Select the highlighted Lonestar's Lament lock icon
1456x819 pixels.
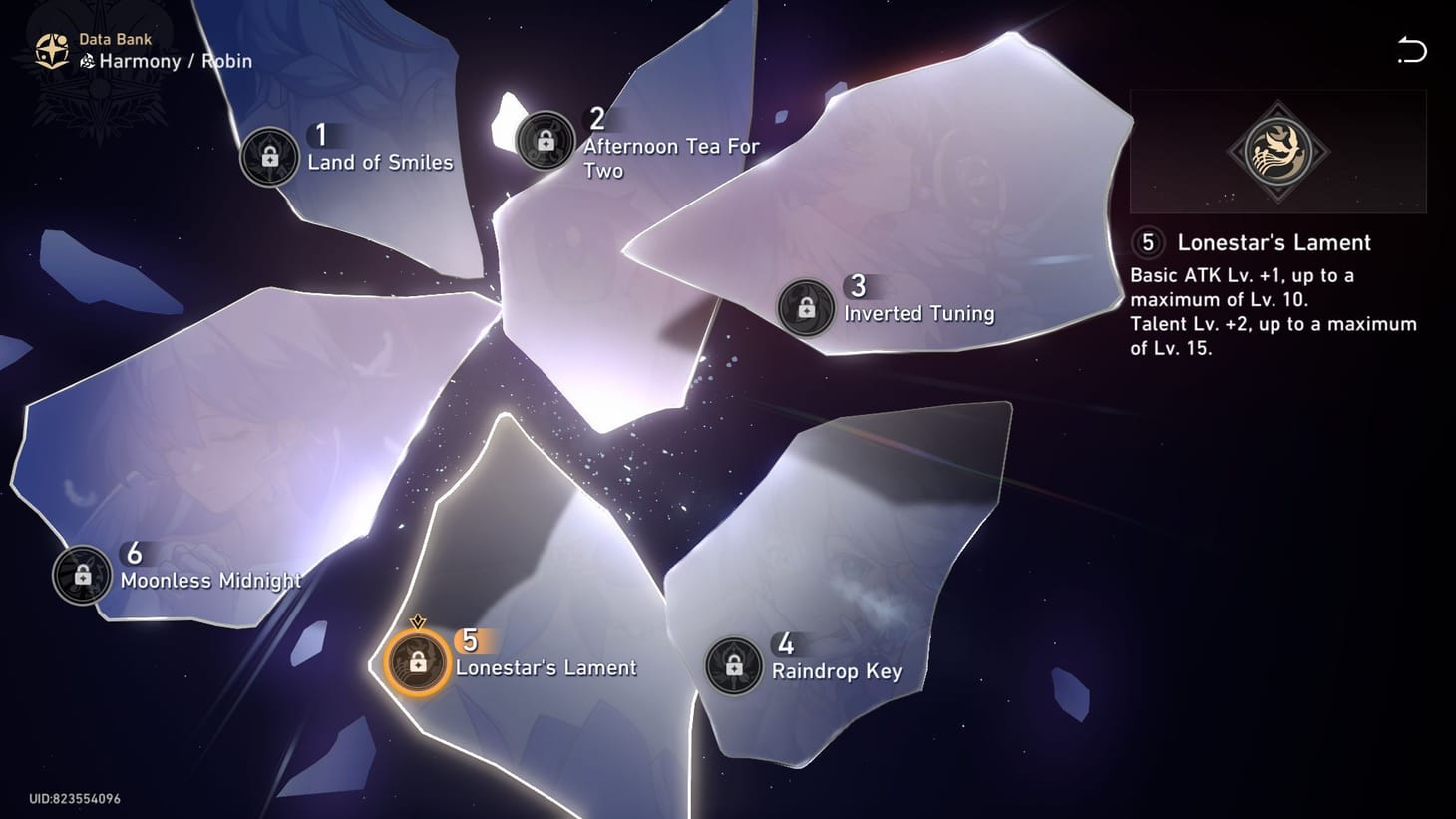[417, 659]
